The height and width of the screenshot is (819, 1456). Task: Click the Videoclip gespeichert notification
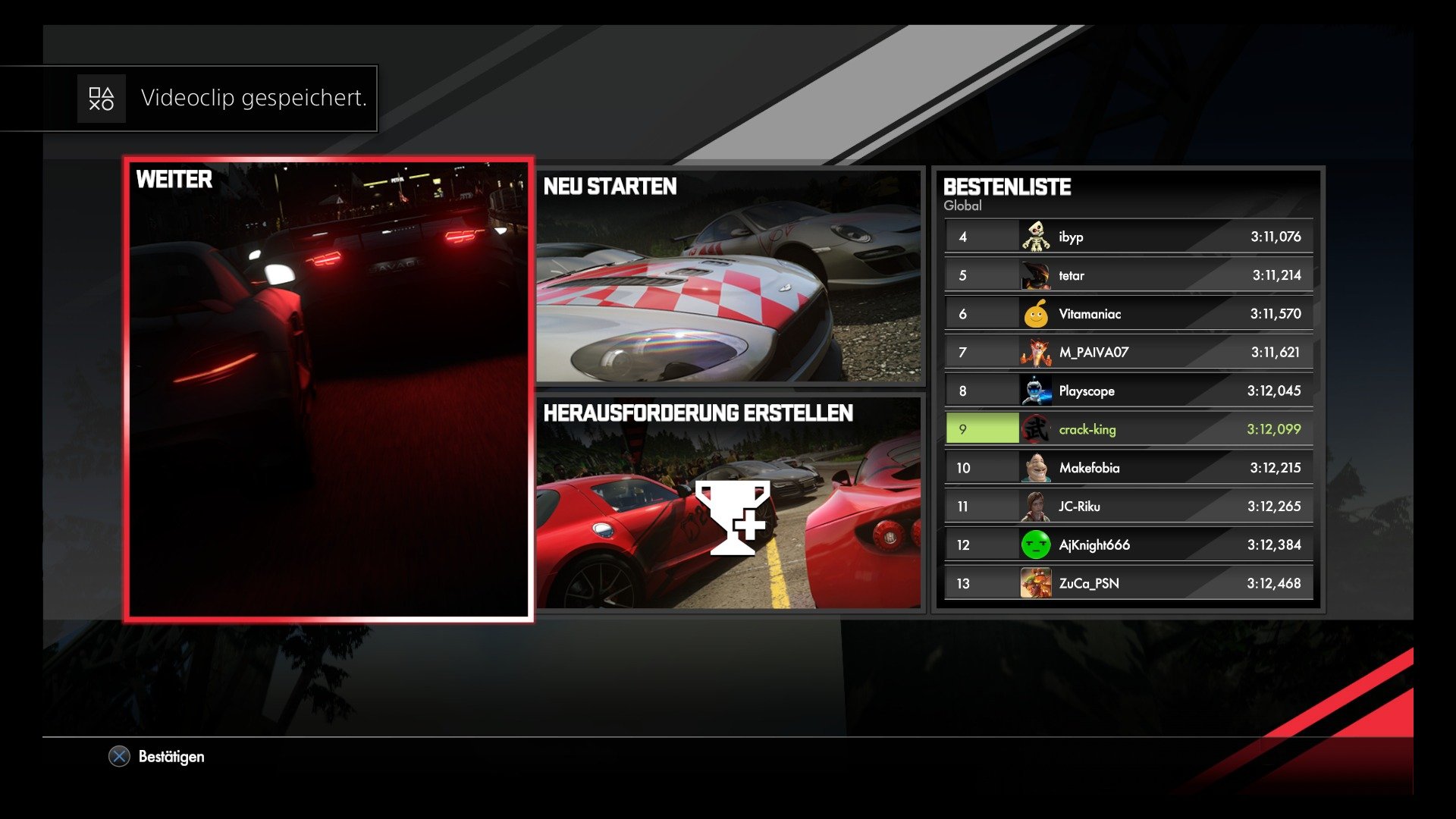[x=254, y=98]
